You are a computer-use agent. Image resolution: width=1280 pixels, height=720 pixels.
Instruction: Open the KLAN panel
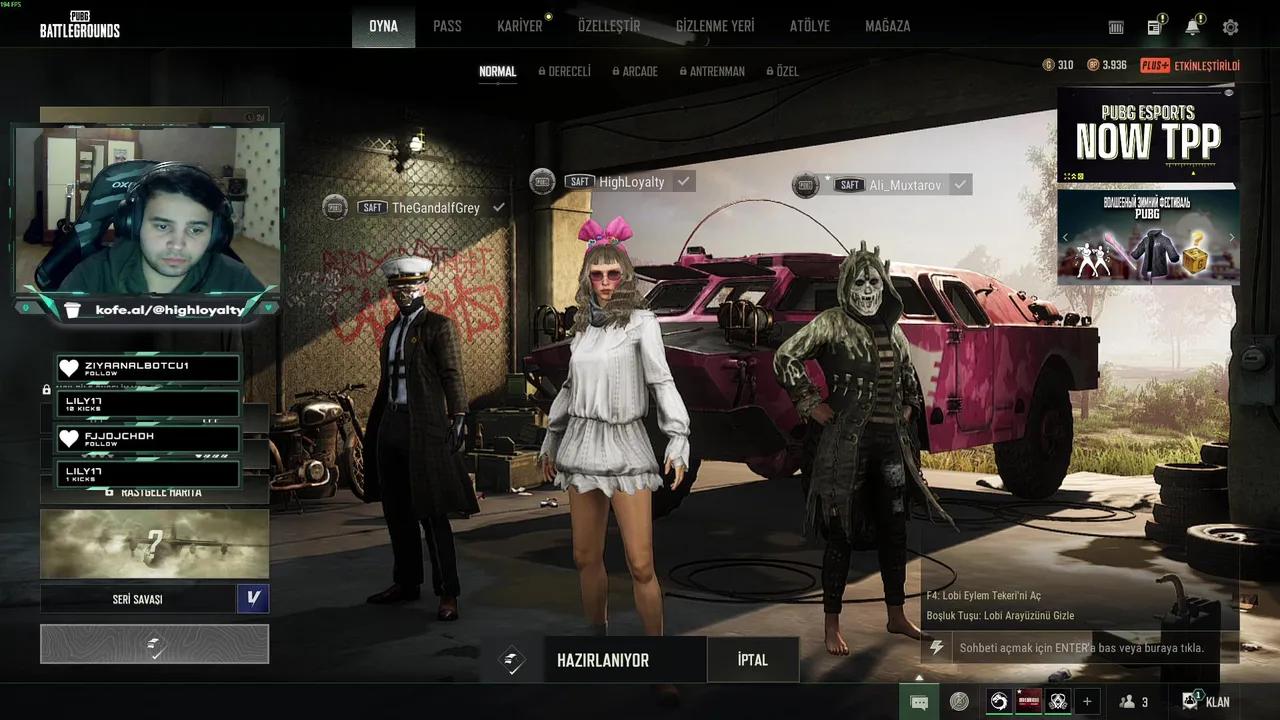(1206, 701)
